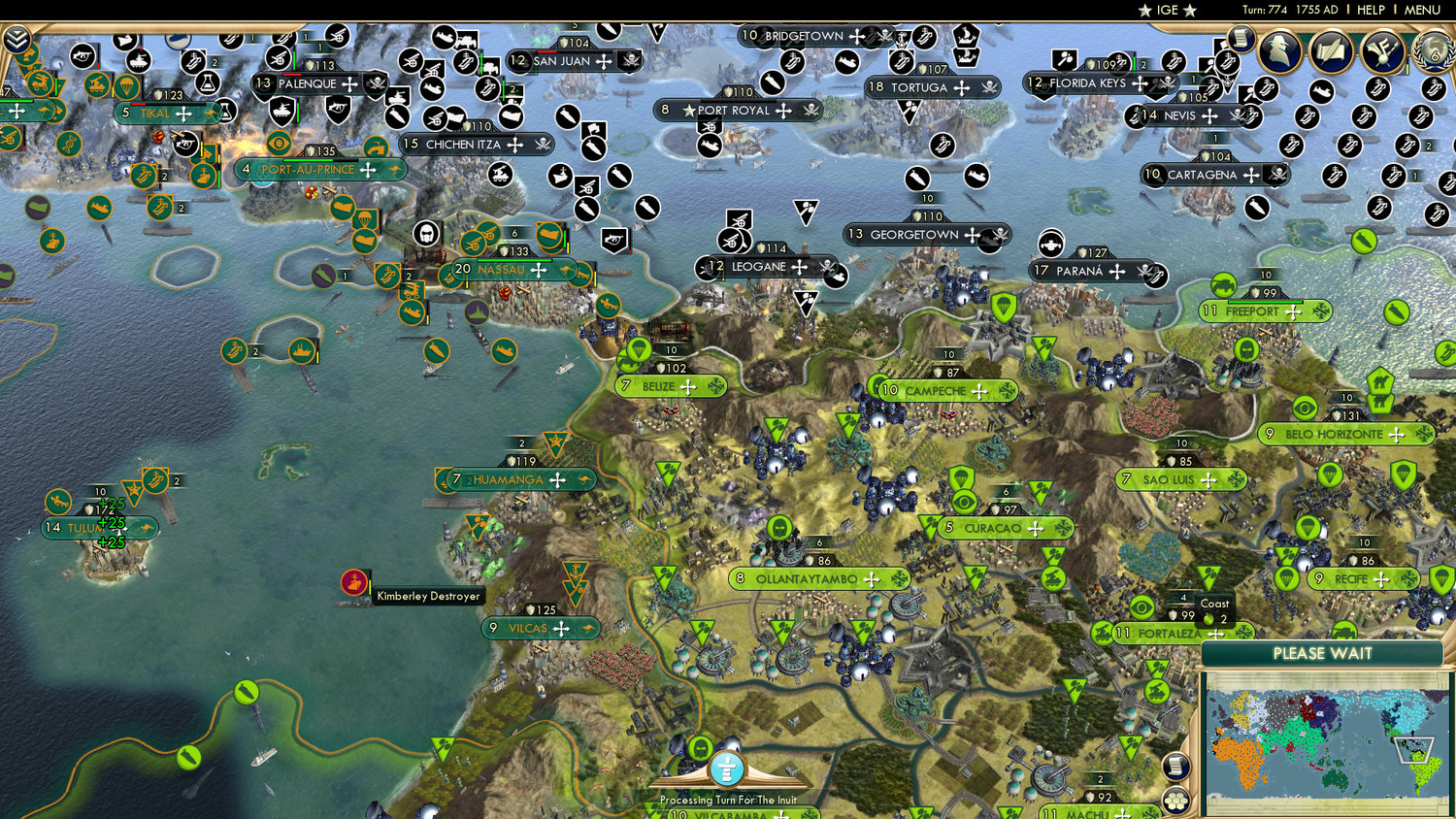Open the notifications scroll icon below the top bar

1240,37
